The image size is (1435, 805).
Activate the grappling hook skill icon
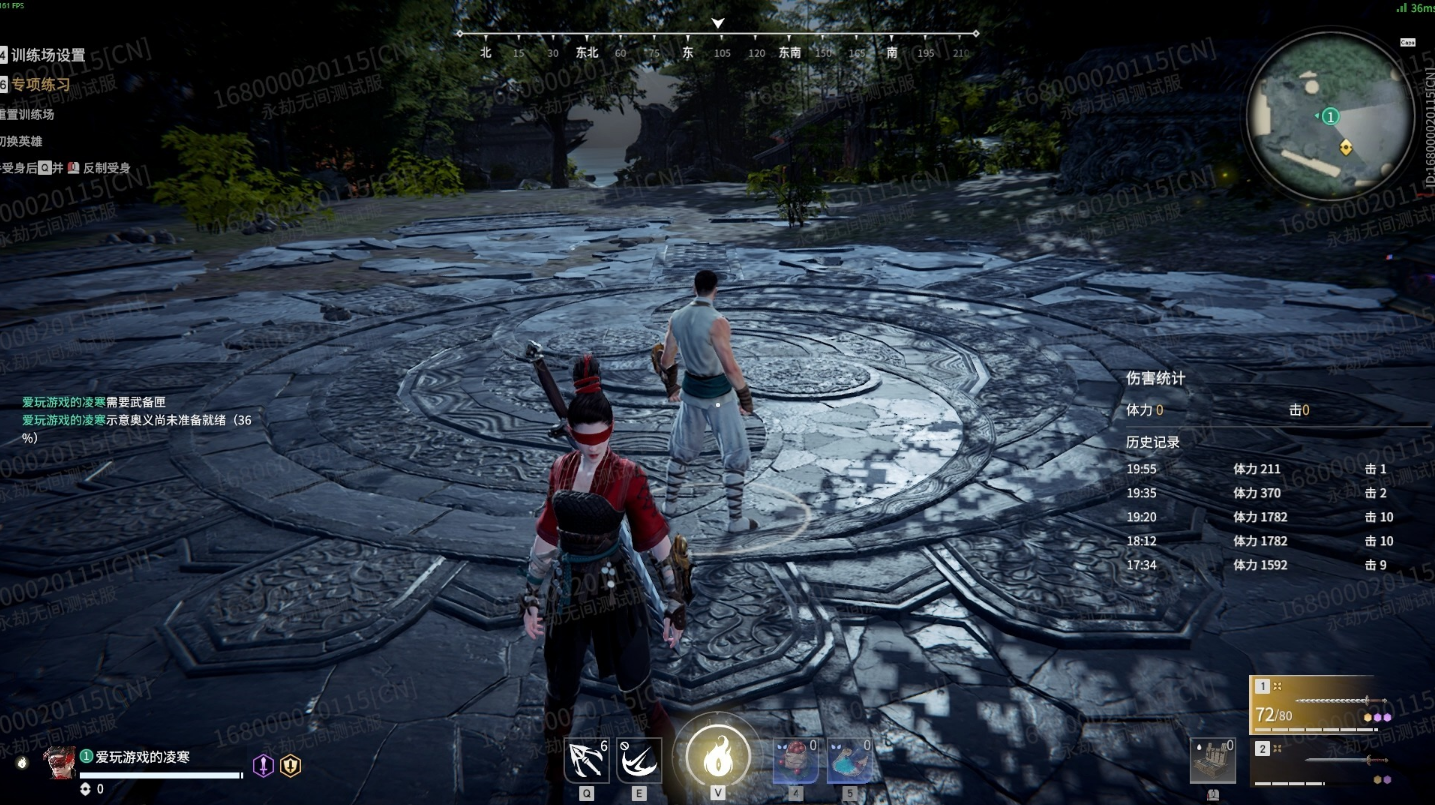[x=586, y=761]
